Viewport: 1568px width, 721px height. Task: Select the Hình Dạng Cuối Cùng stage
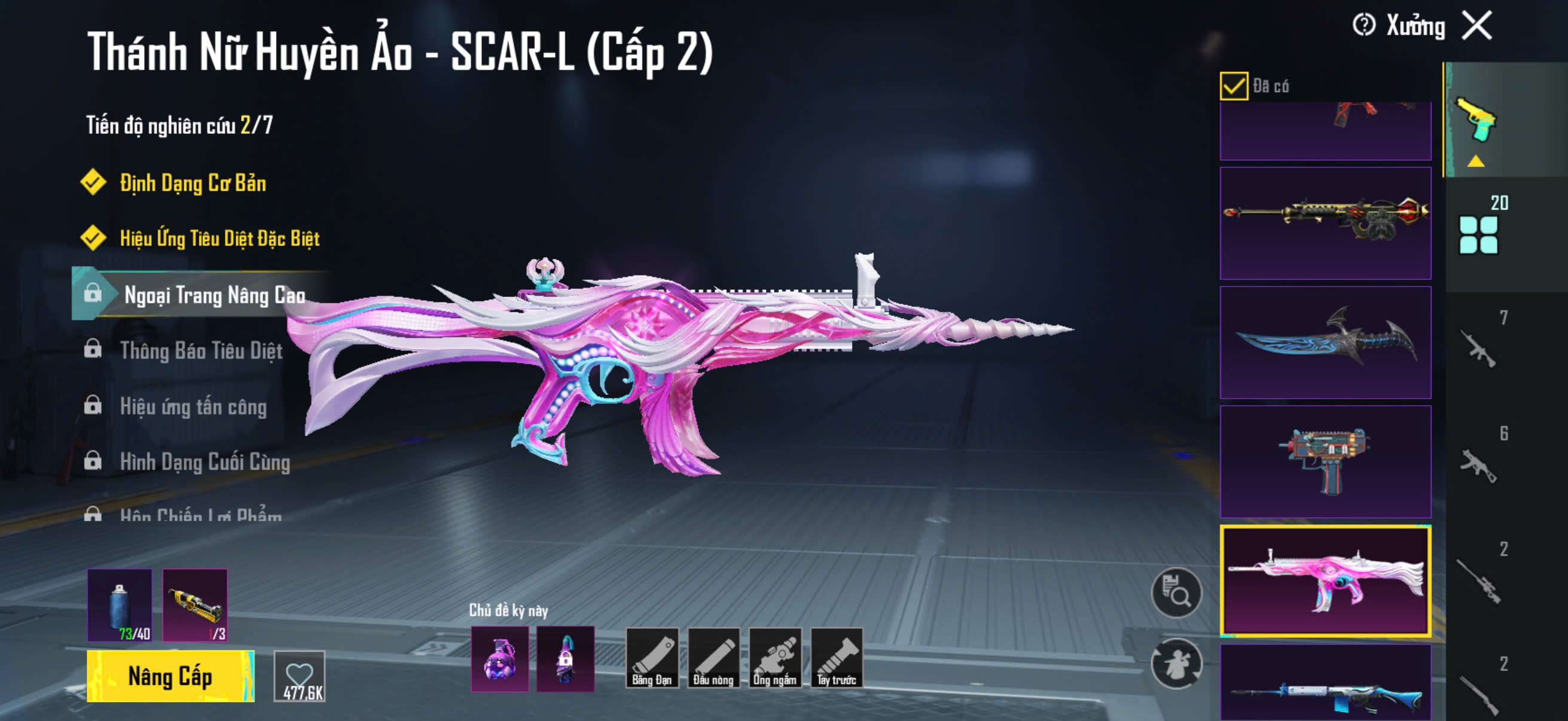[x=205, y=462]
